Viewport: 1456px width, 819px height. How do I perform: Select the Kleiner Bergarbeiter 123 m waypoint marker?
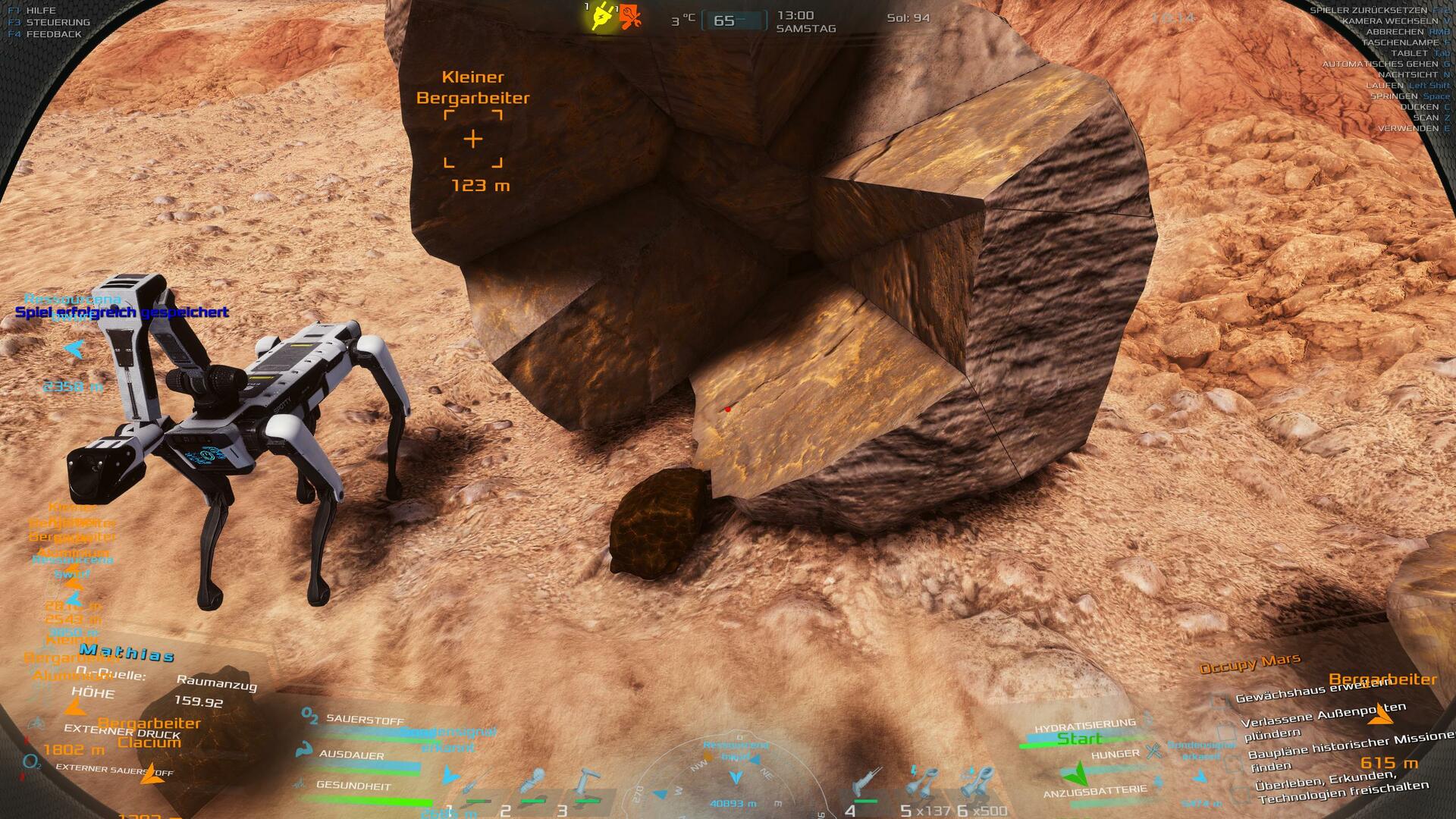tap(472, 139)
